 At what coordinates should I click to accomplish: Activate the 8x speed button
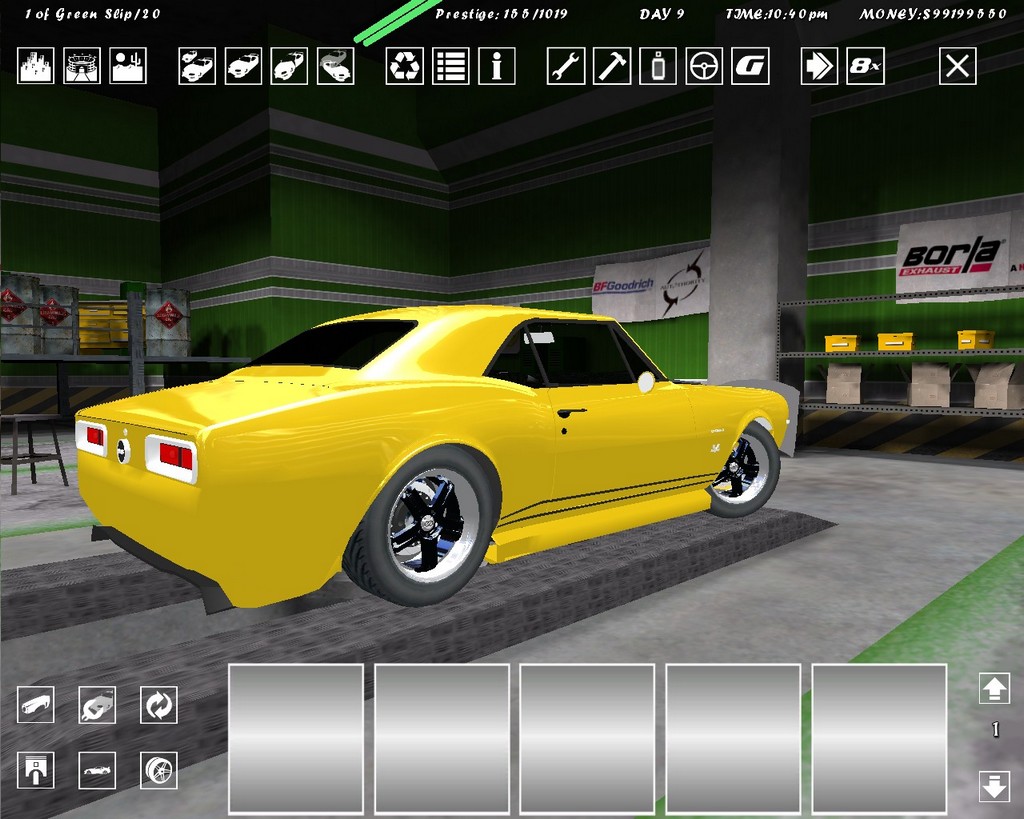click(865, 67)
